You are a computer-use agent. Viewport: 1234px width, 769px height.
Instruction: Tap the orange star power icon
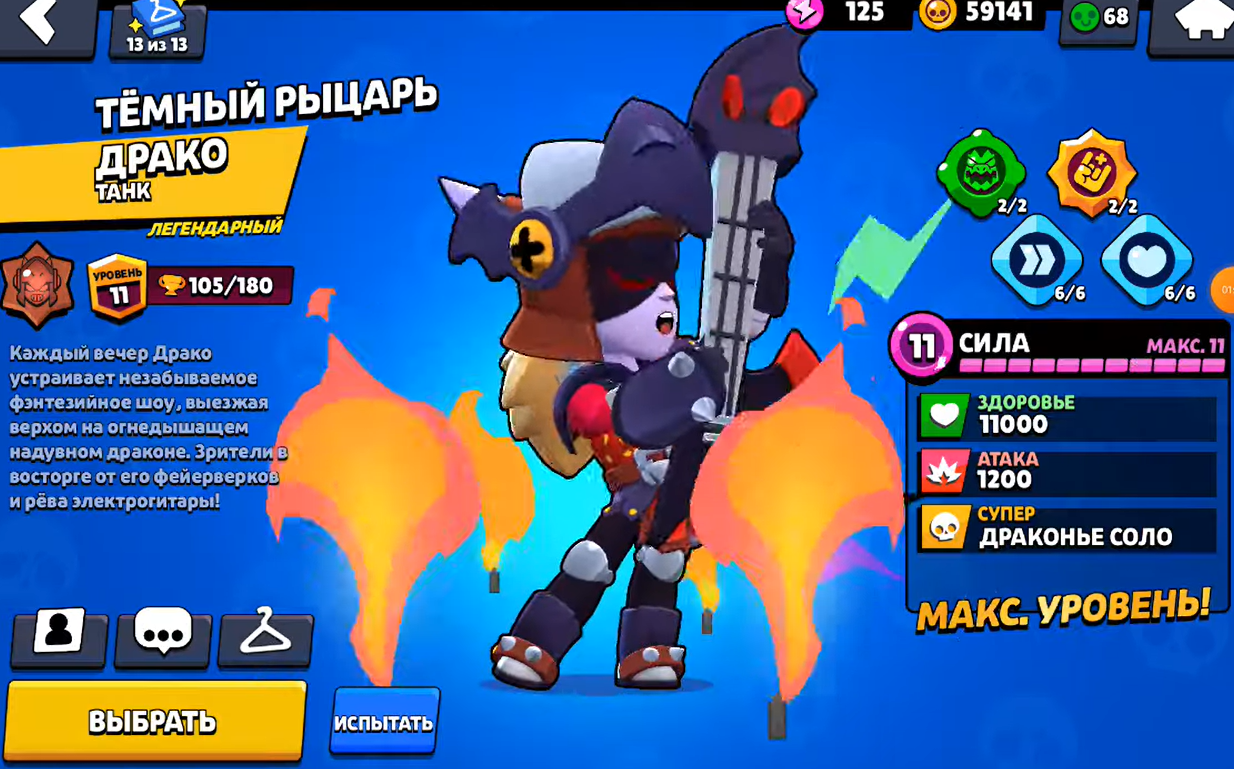pyautogui.click(x=1091, y=172)
